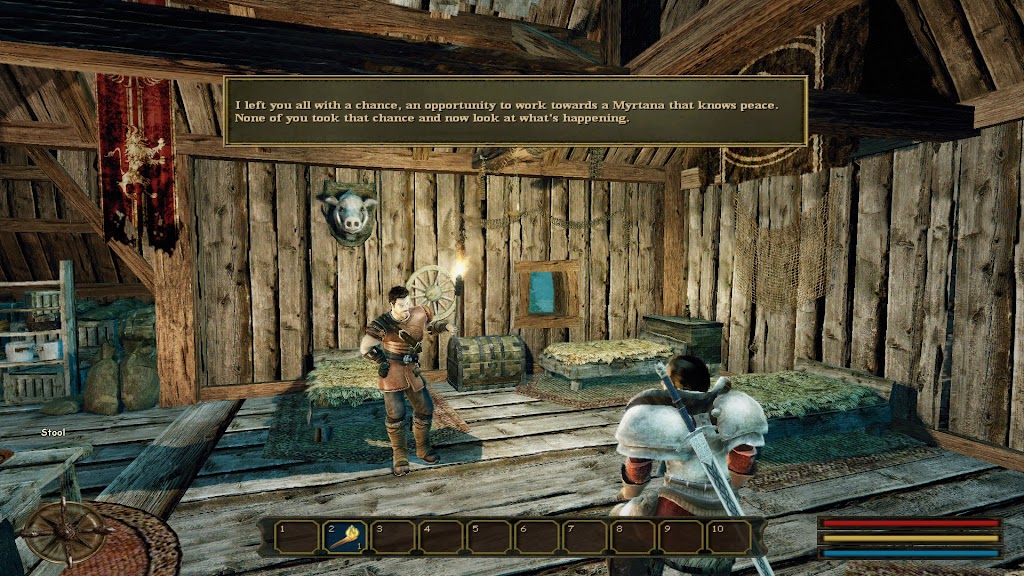Screen dimensions: 1024x576
Task: Select the torch in hotbar slot 2
Action: coord(343,537)
